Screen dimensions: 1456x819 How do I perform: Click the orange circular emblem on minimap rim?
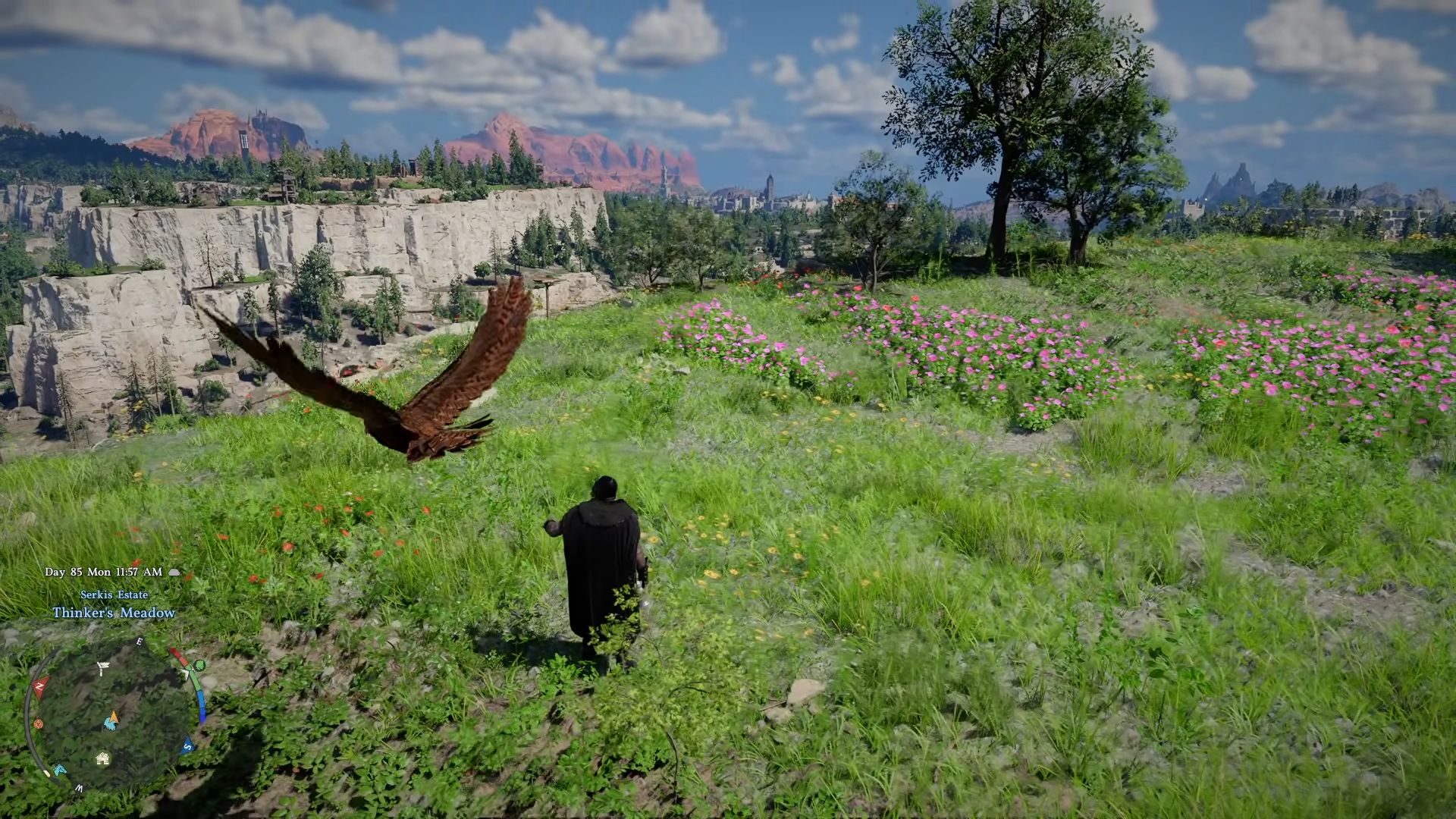pos(38,724)
